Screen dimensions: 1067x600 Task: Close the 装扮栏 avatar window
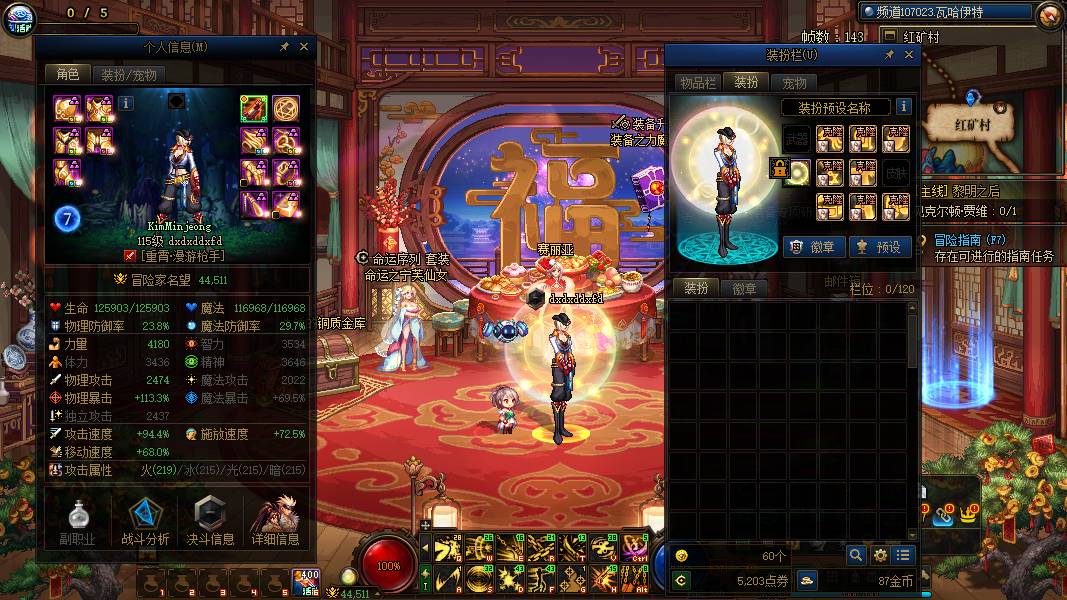point(907,55)
